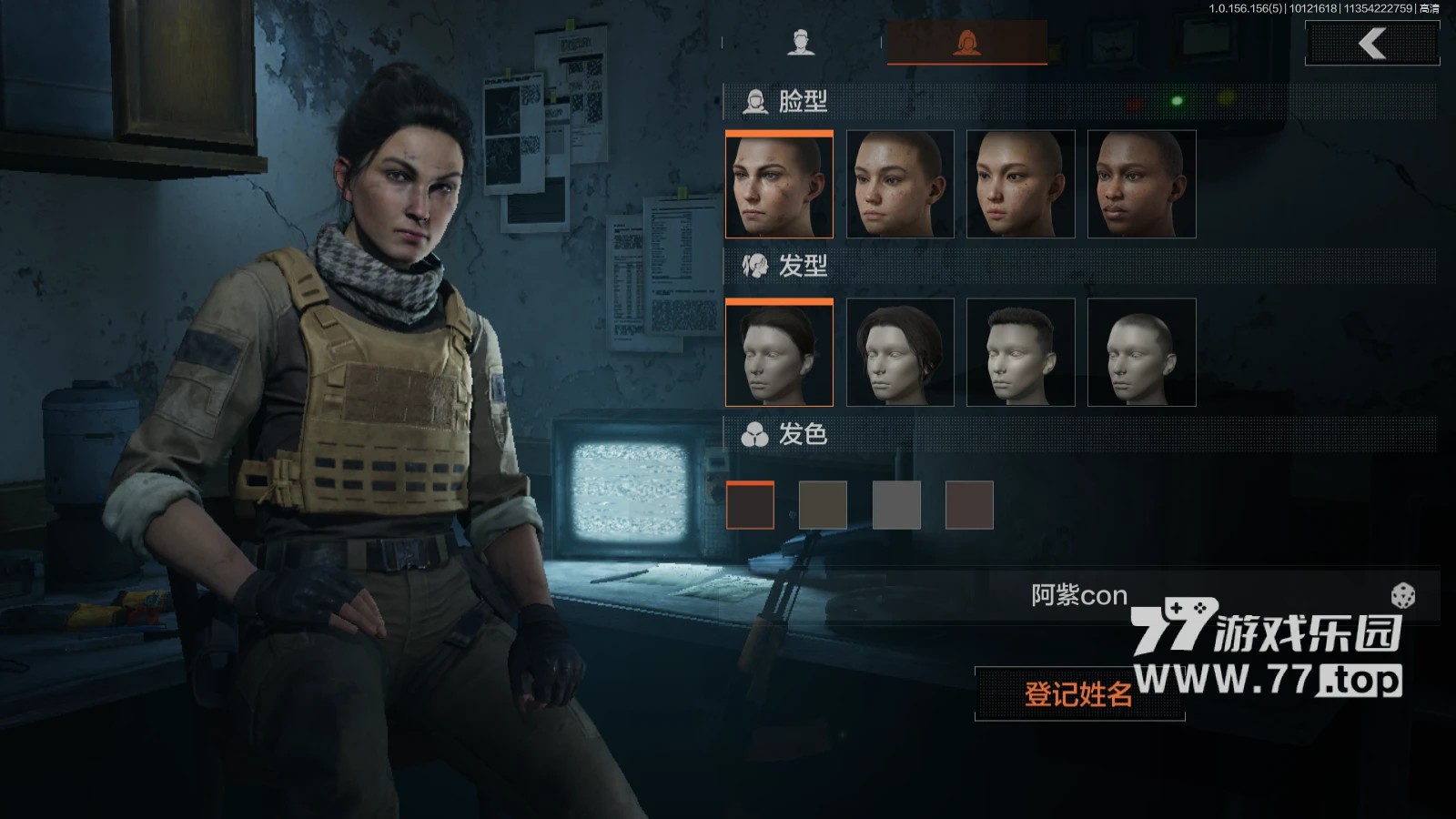Pick the second face type thumbnail

click(900, 185)
